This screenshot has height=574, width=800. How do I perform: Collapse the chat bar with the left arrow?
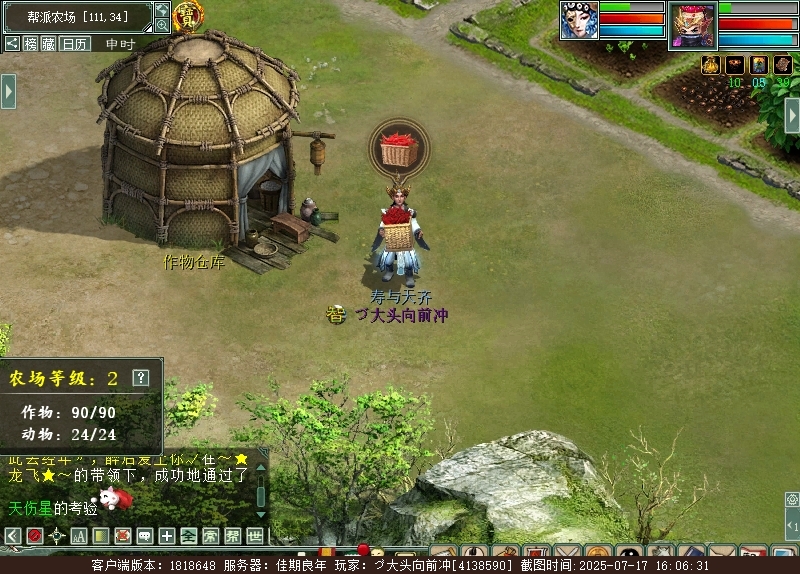[x=12, y=536]
